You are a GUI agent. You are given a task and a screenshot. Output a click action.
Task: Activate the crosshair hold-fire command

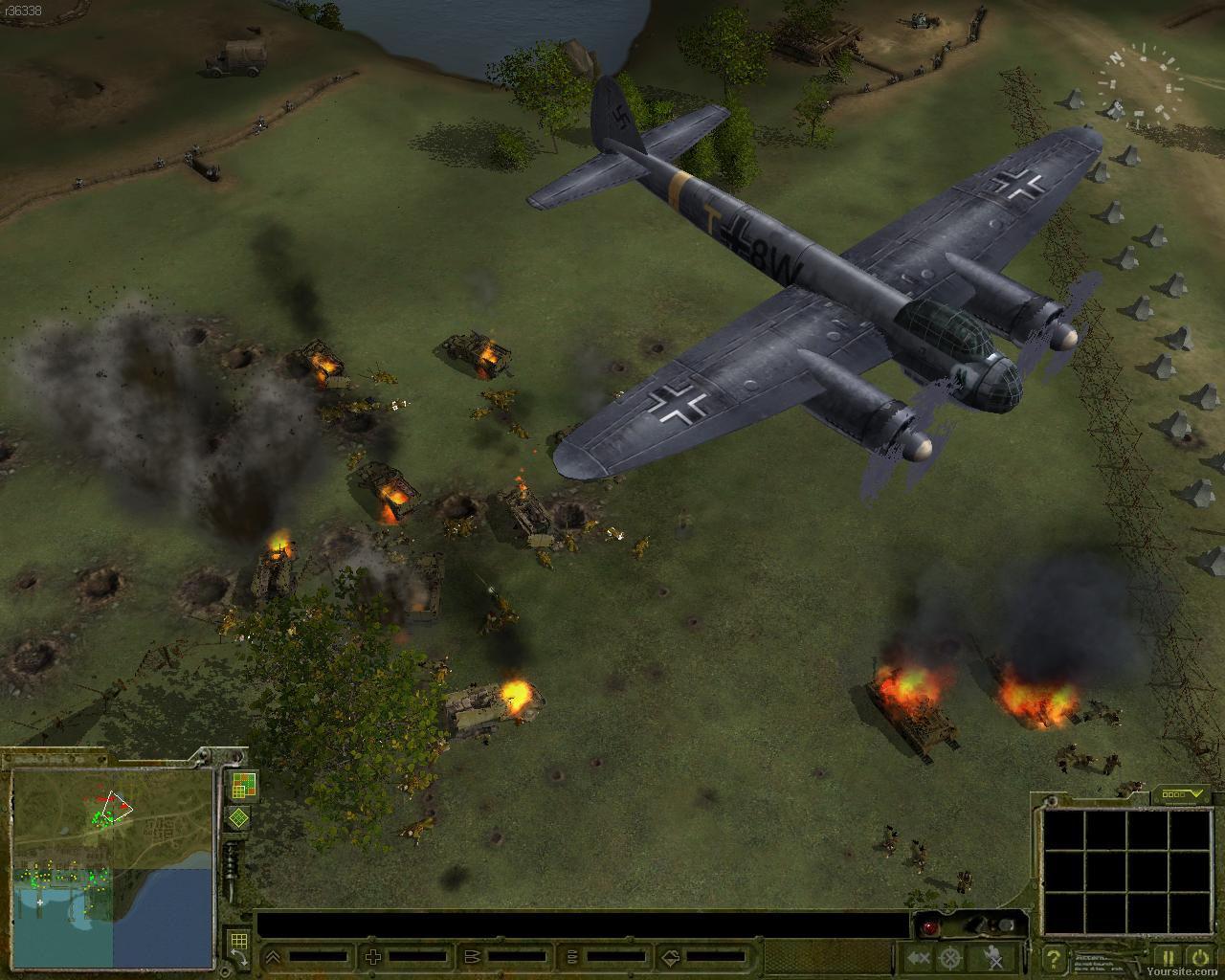click(949, 957)
